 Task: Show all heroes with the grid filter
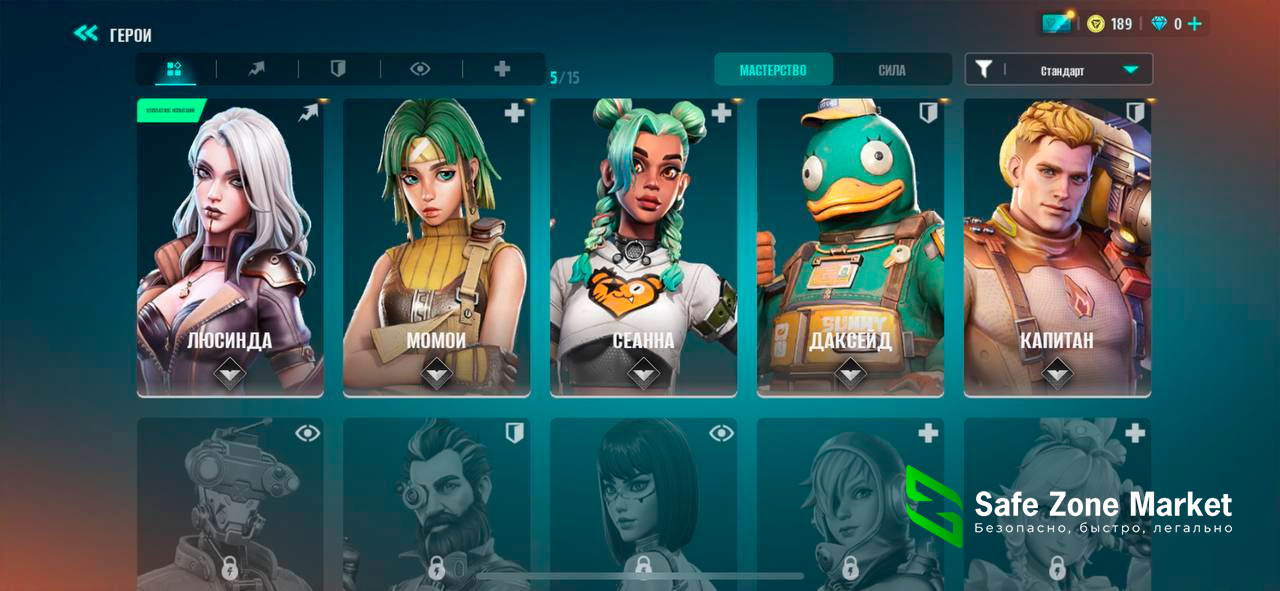pos(175,69)
